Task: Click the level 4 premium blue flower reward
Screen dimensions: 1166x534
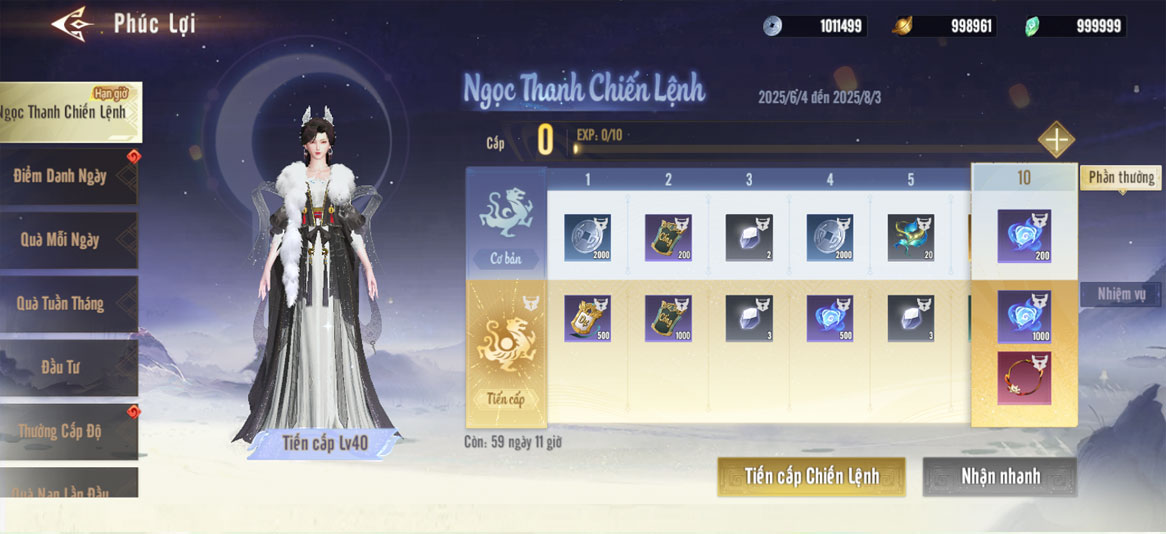Action: coord(830,319)
